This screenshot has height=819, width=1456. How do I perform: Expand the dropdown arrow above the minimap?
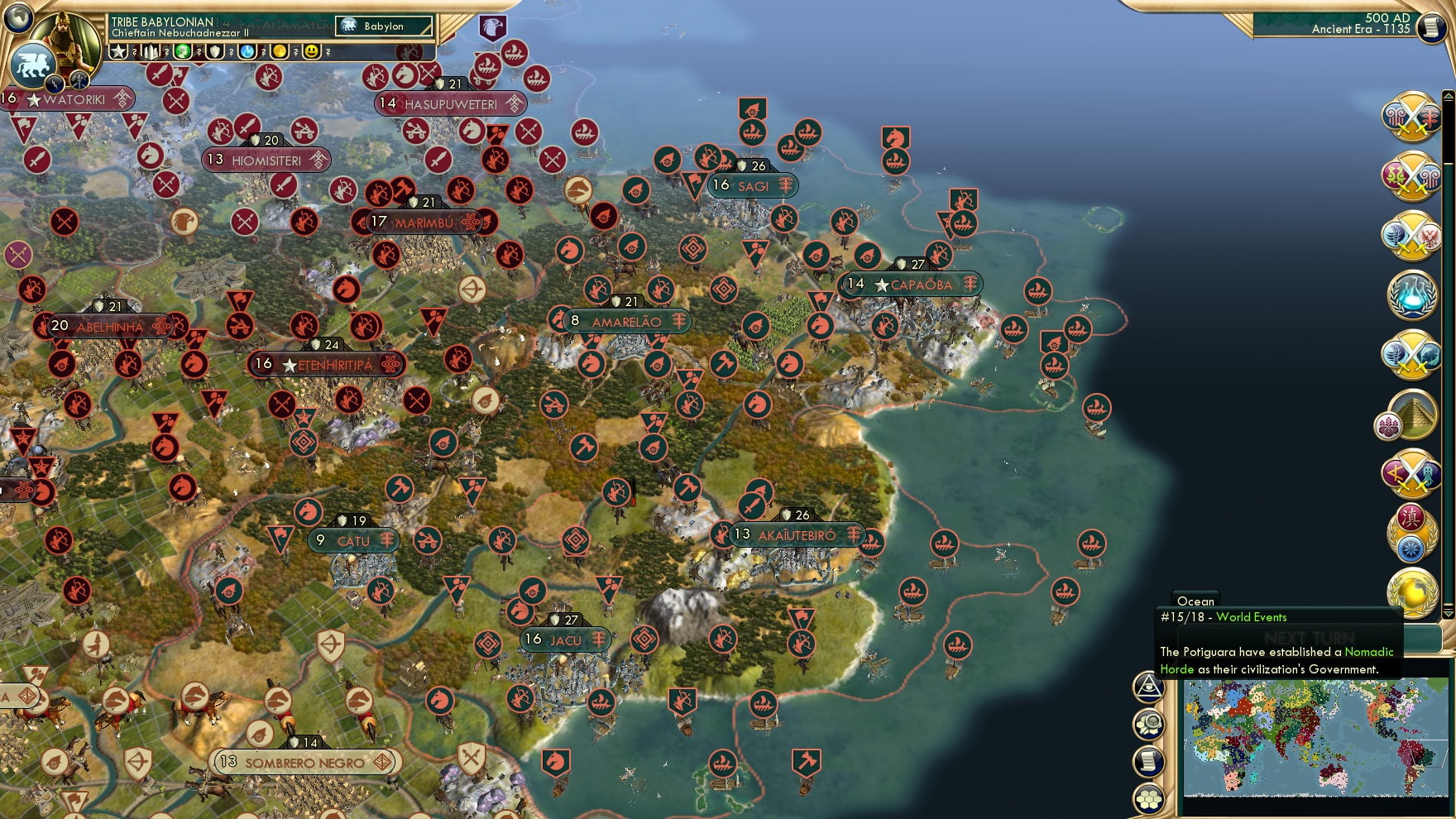(1448, 614)
